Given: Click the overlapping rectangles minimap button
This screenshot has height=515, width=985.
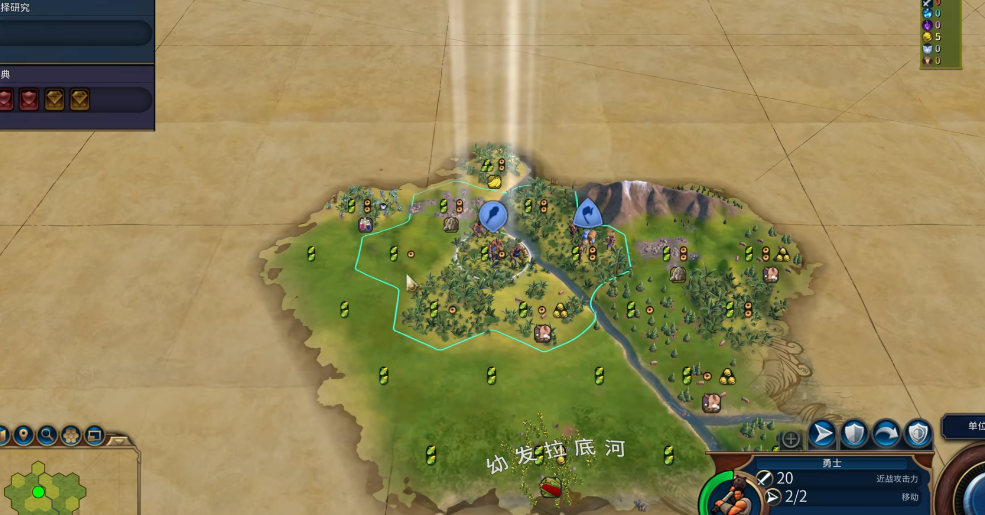Looking at the screenshot, I should 95,436.
